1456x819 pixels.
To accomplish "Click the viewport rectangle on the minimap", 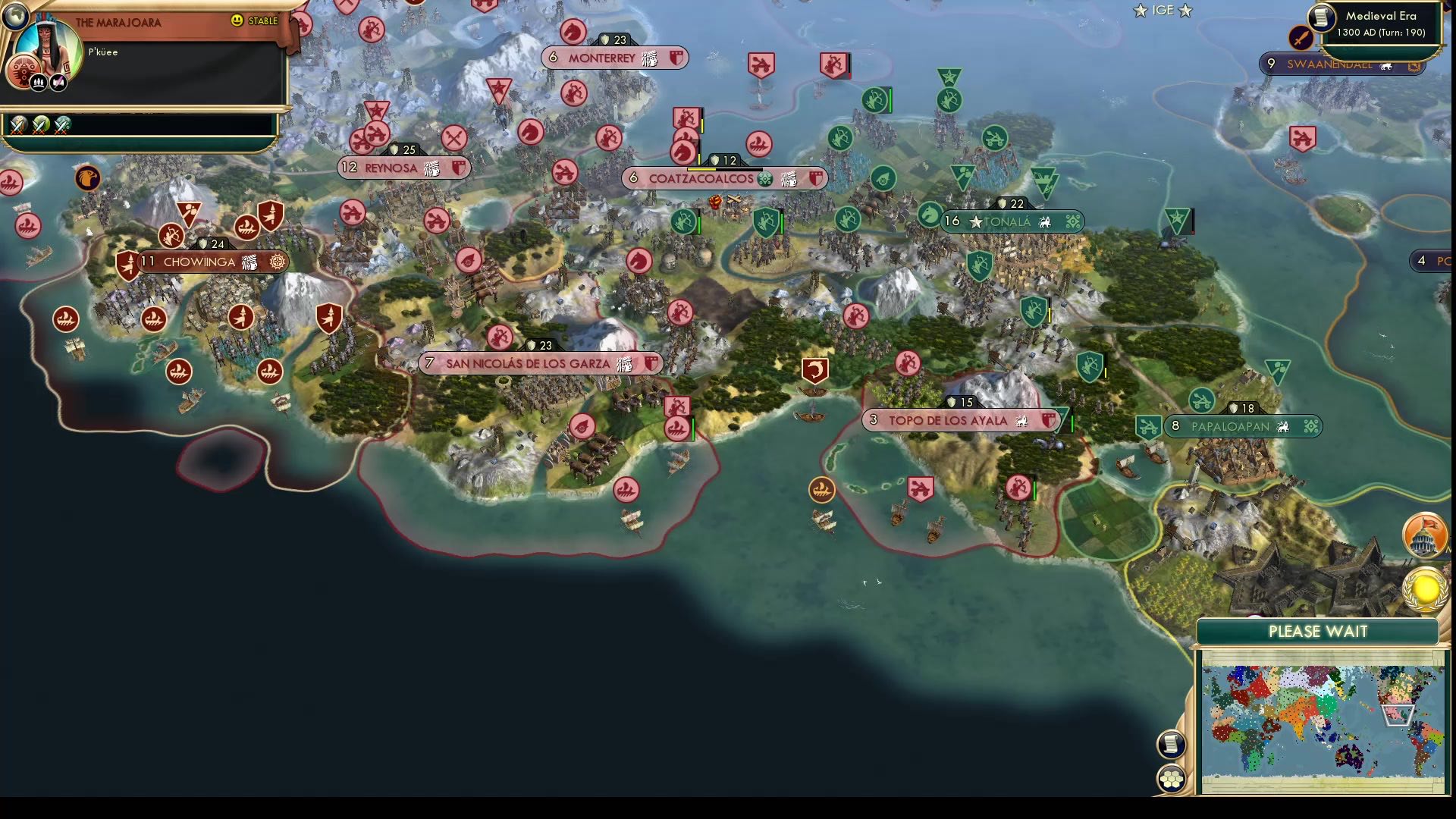I will tap(1398, 716).
